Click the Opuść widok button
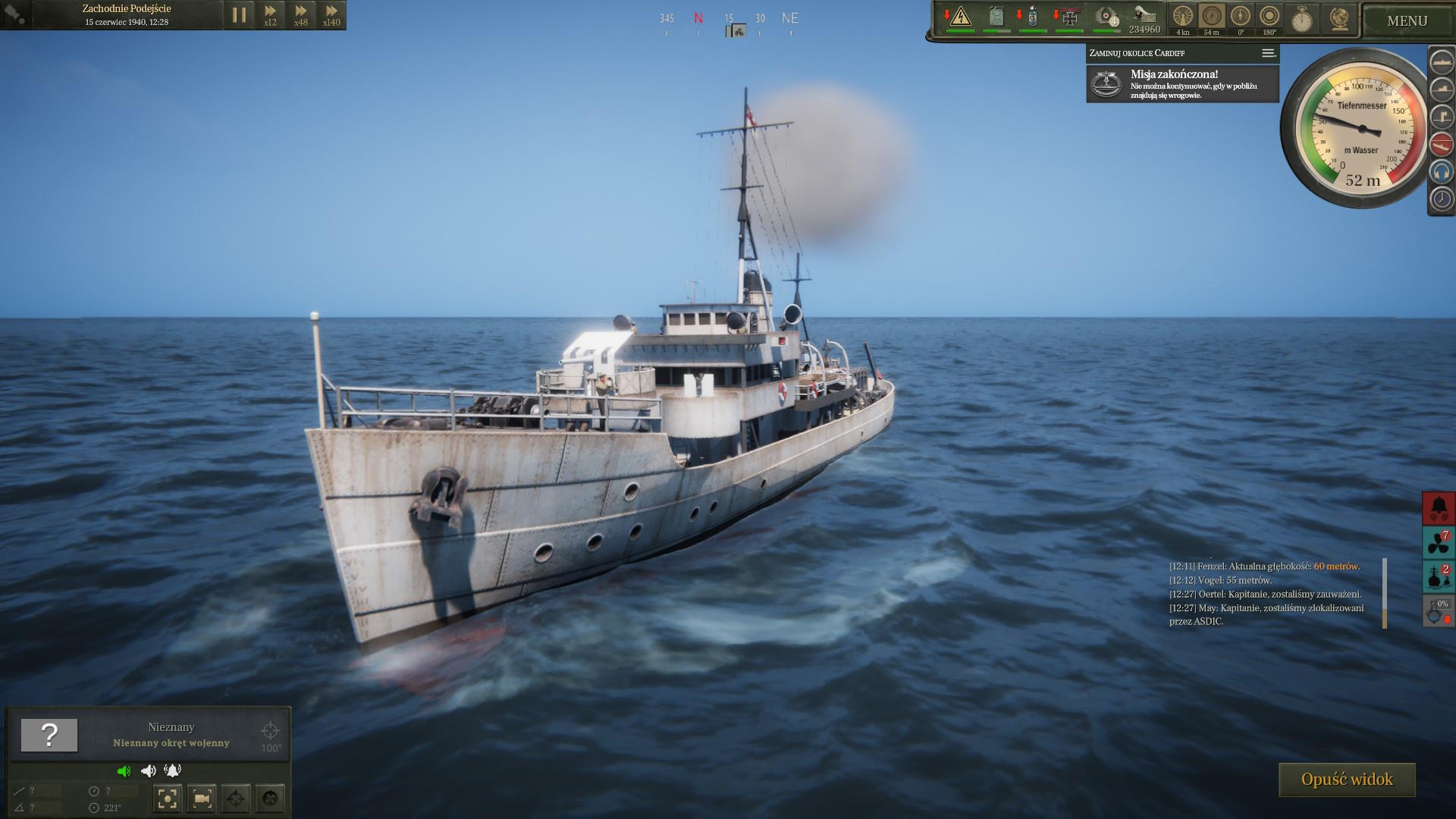 1347,780
